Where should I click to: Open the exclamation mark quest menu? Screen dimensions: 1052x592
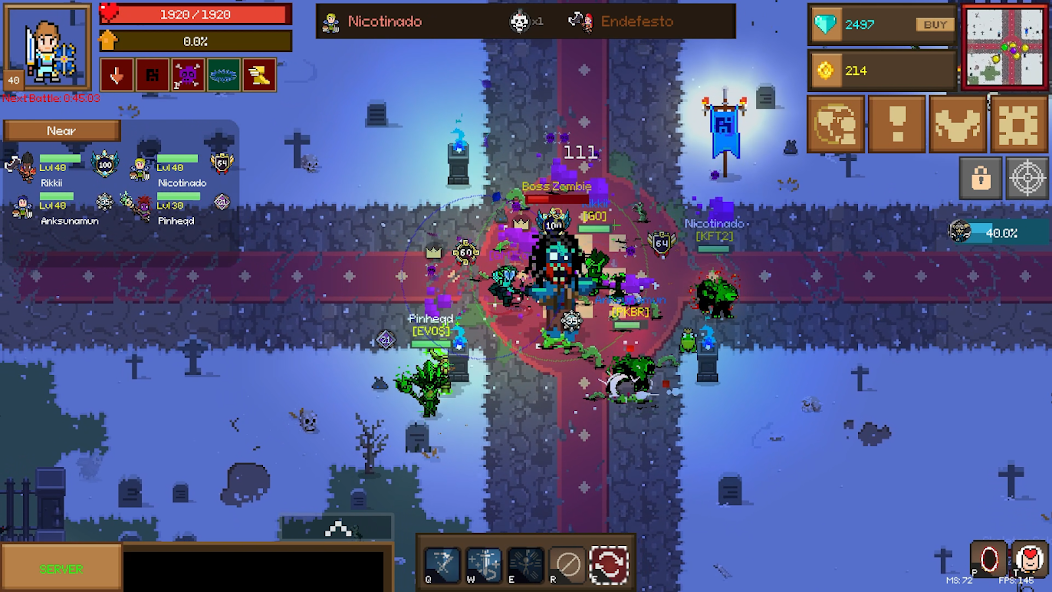point(896,124)
